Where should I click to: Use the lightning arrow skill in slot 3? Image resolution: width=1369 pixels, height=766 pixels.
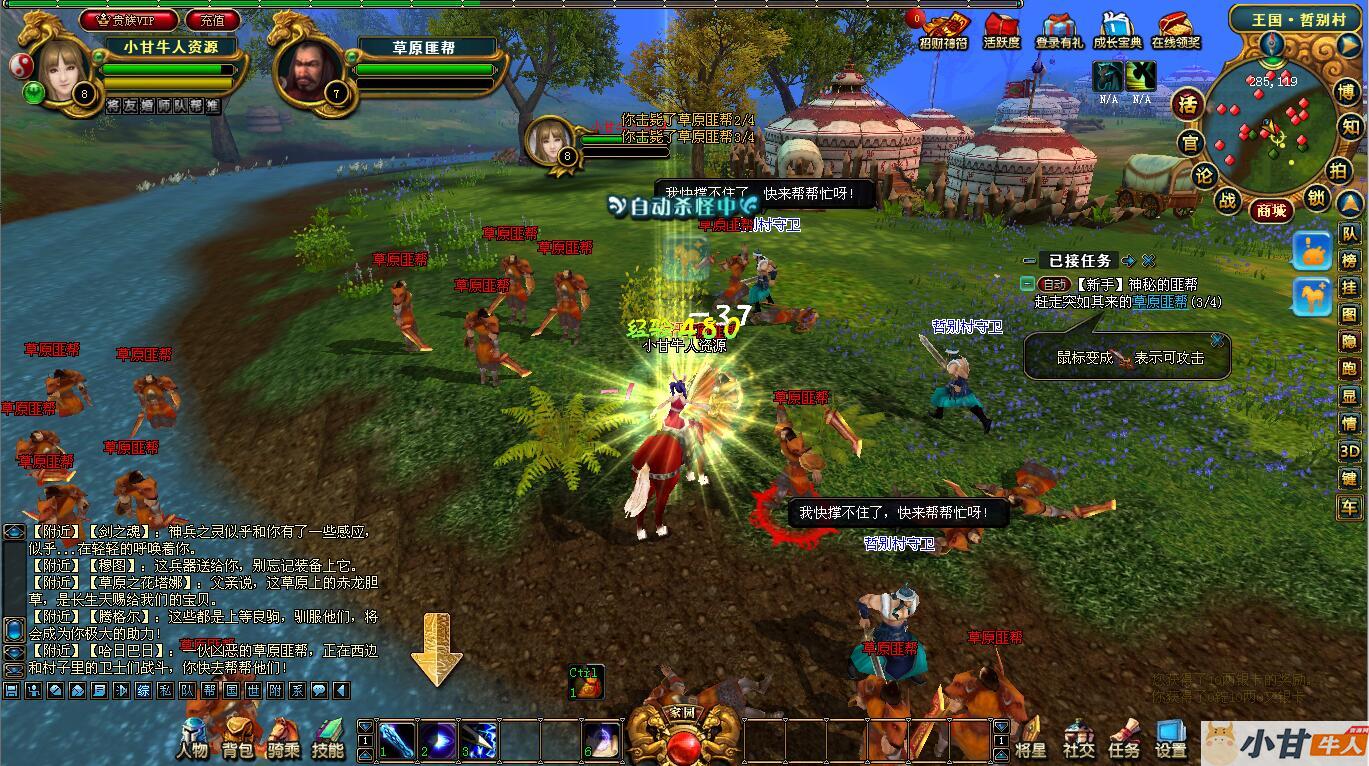pyautogui.click(x=479, y=740)
